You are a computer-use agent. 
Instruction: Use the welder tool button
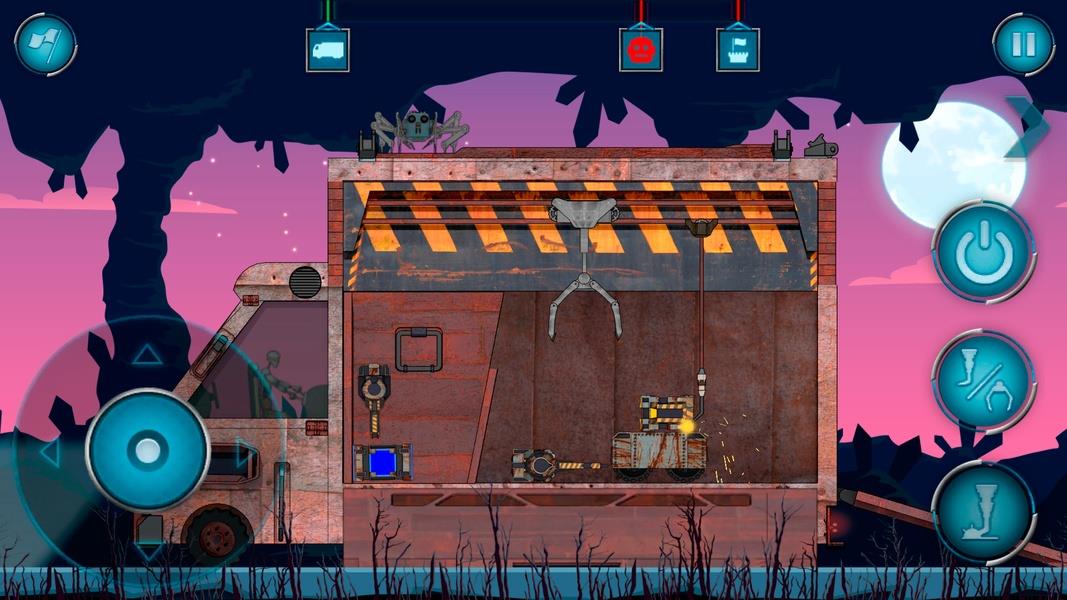(x=983, y=511)
